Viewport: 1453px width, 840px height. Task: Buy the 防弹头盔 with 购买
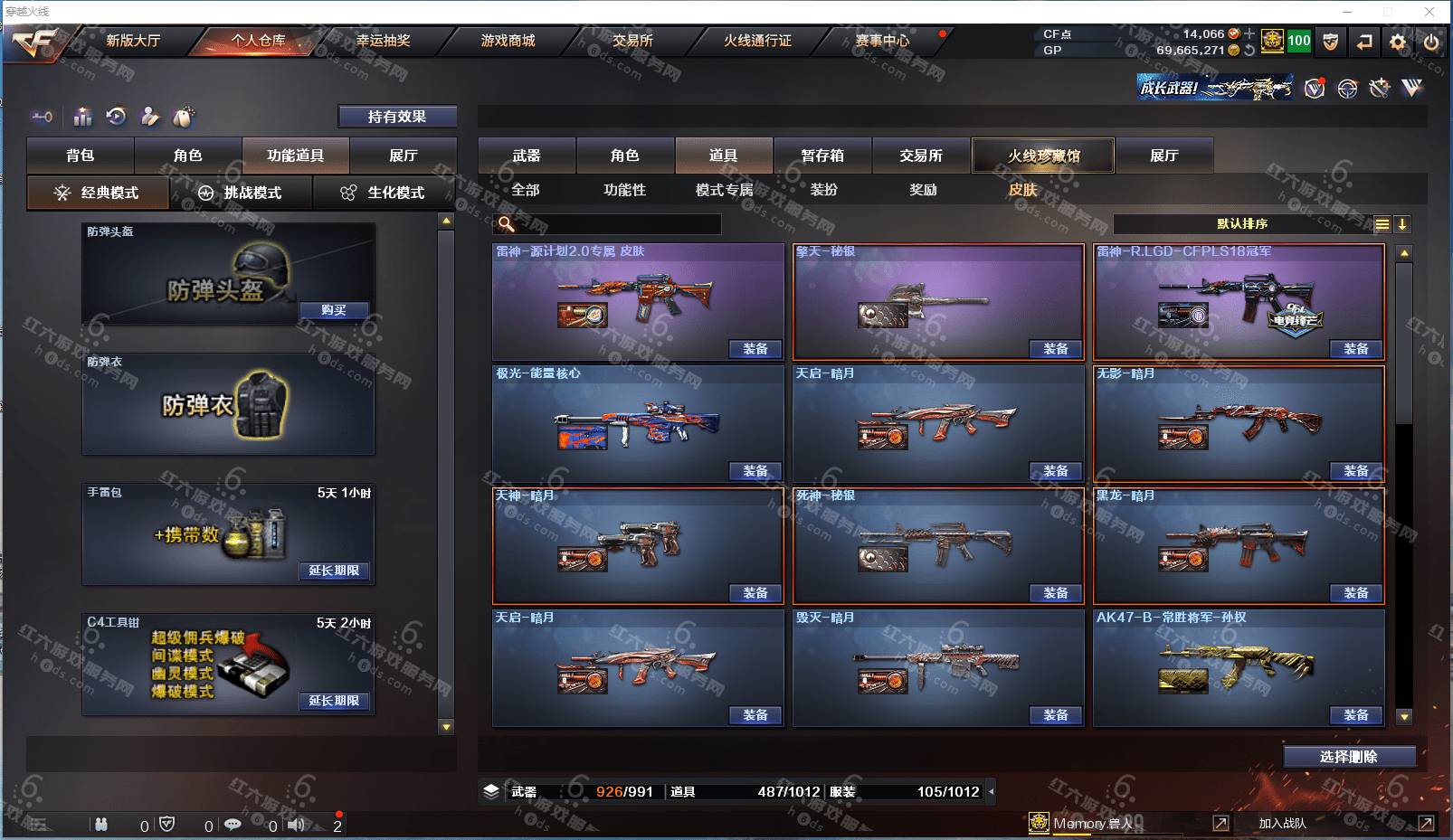point(334,310)
